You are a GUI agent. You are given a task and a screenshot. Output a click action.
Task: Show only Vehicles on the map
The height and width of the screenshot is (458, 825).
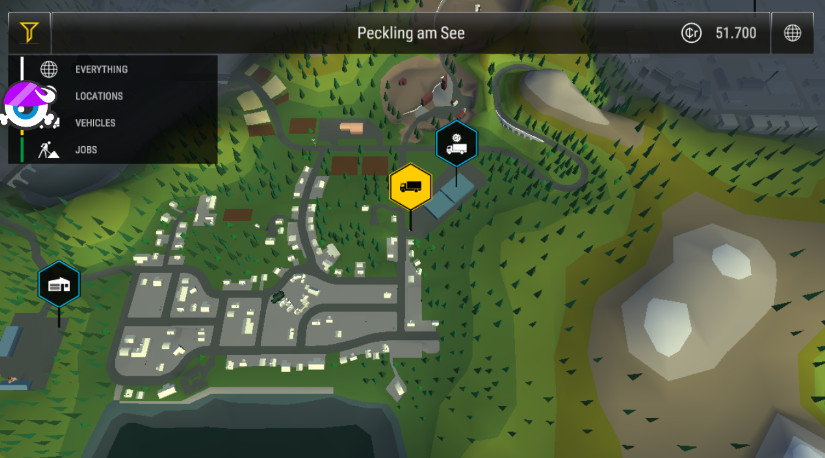point(95,123)
